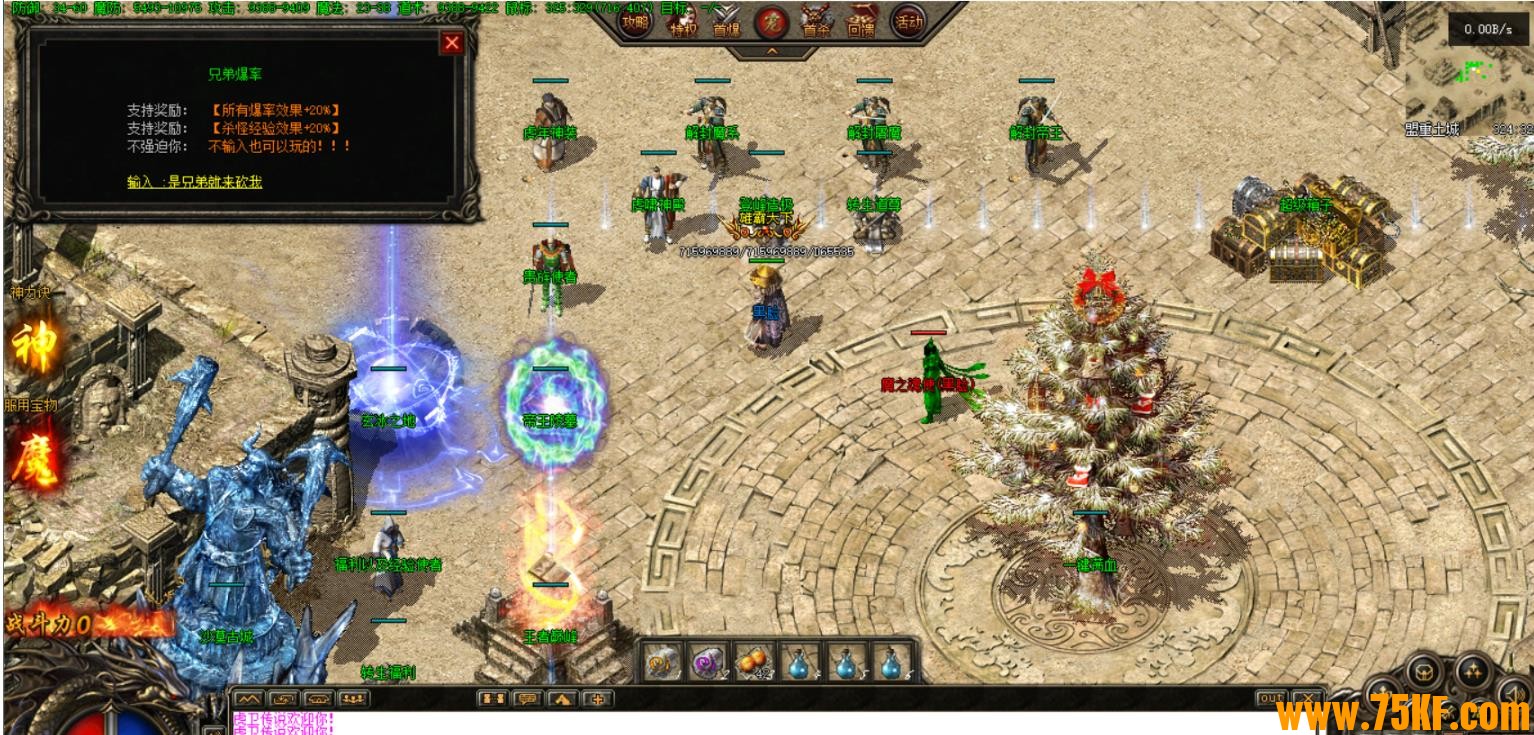The height and width of the screenshot is (735, 1534).
Task: Open the 活动 events button
Action: tap(907, 21)
